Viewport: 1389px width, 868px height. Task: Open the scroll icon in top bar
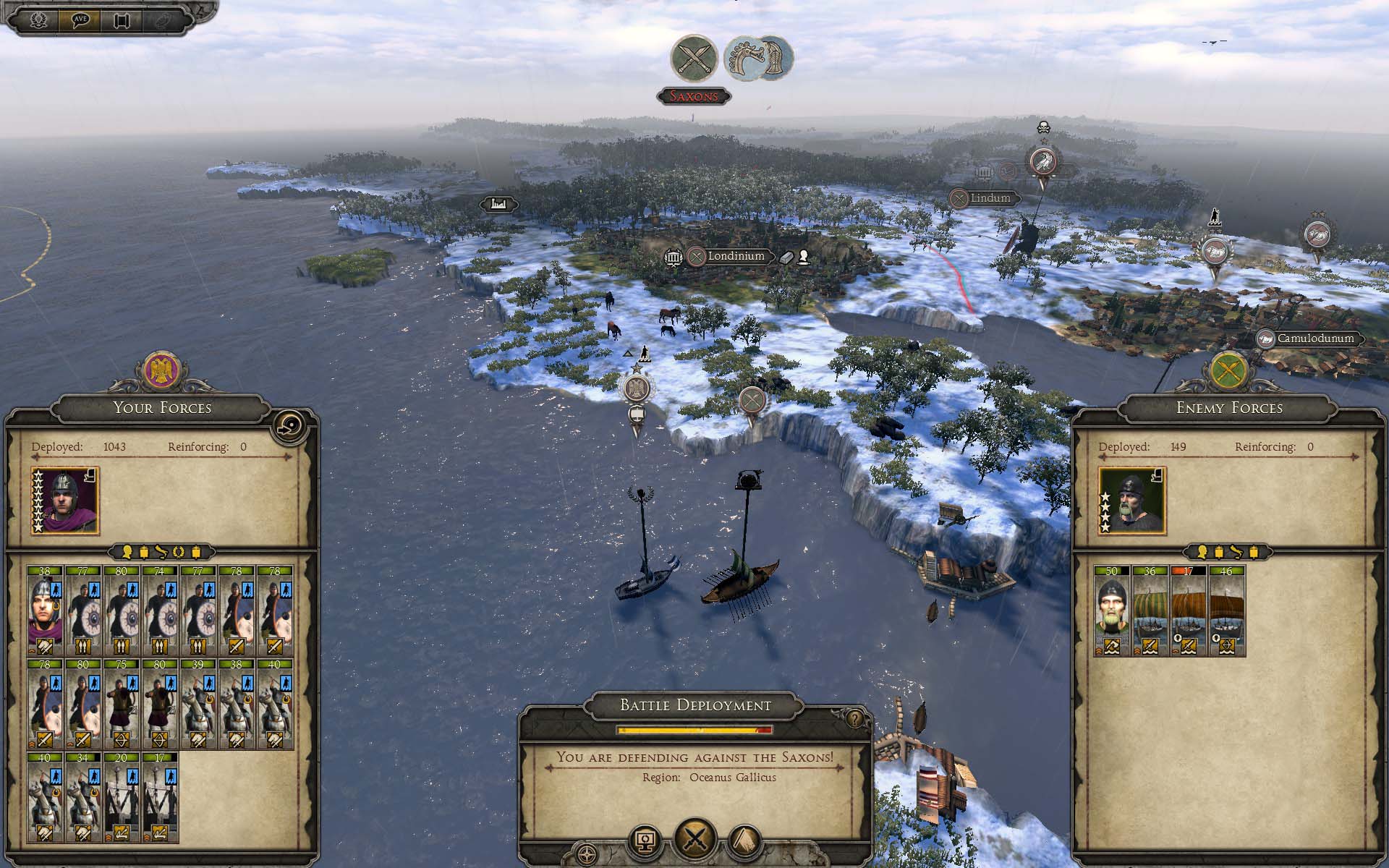pos(121,20)
